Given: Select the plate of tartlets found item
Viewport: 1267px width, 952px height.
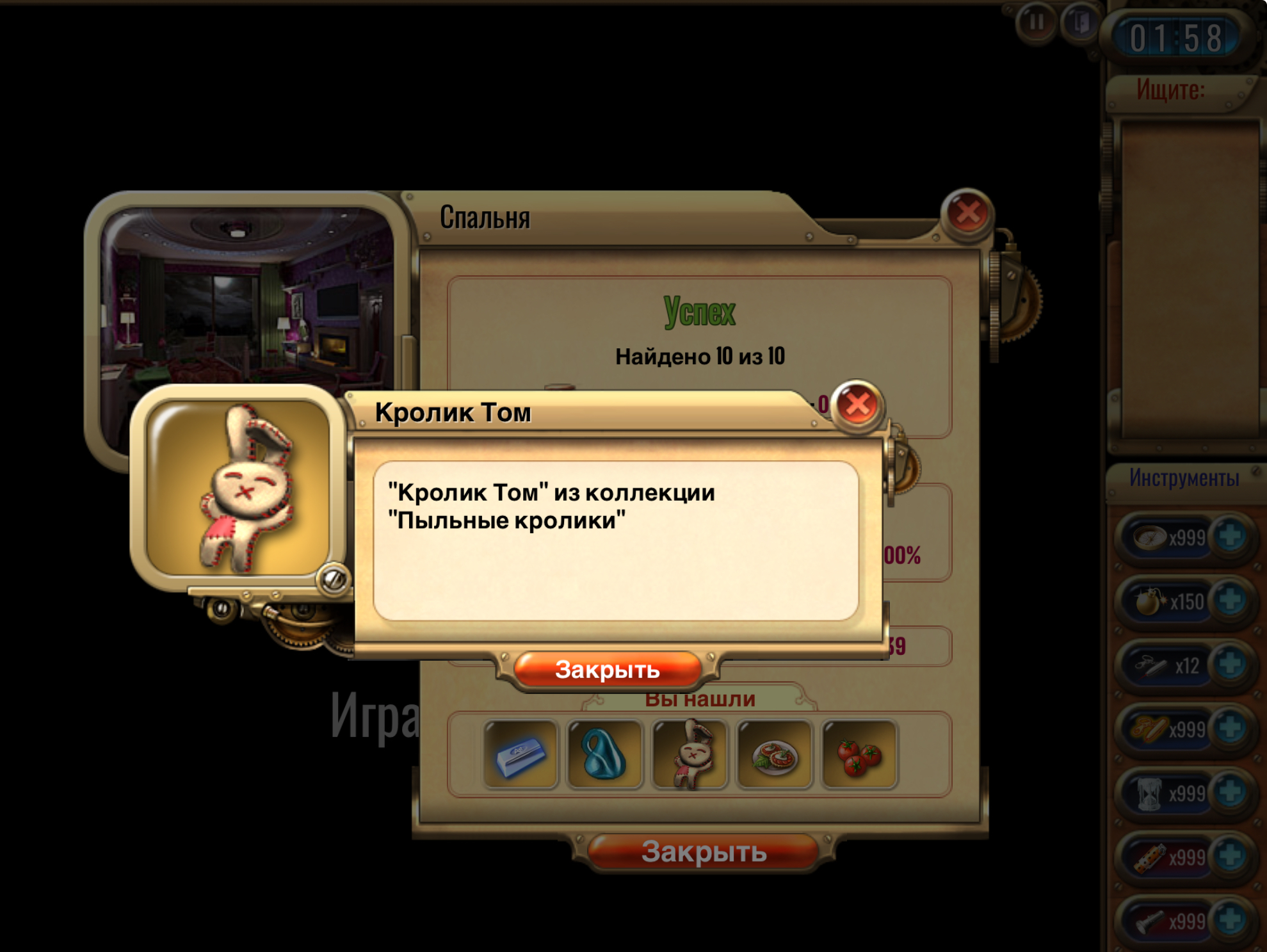Looking at the screenshot, I should pos(775,754).
